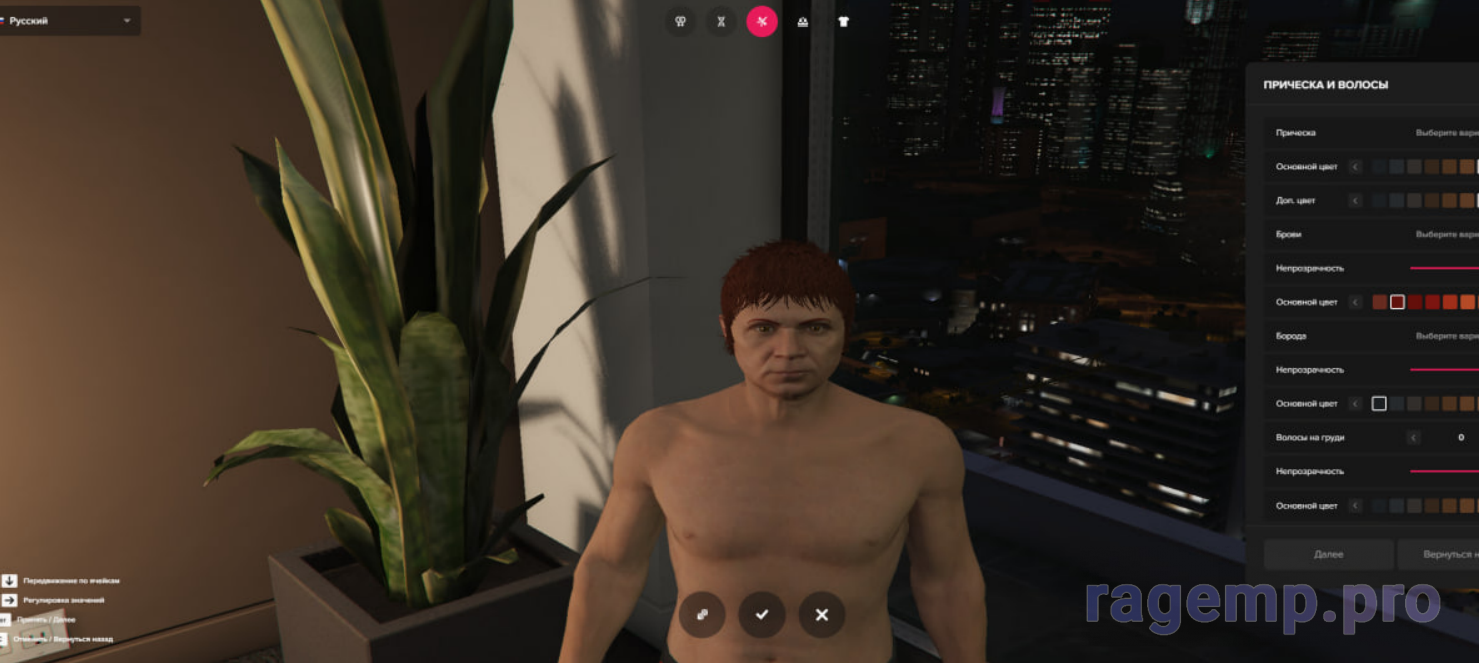Choose the Вернуться назад button
Viewport: 1479px width, 663px height.
tap(1440, 554)
